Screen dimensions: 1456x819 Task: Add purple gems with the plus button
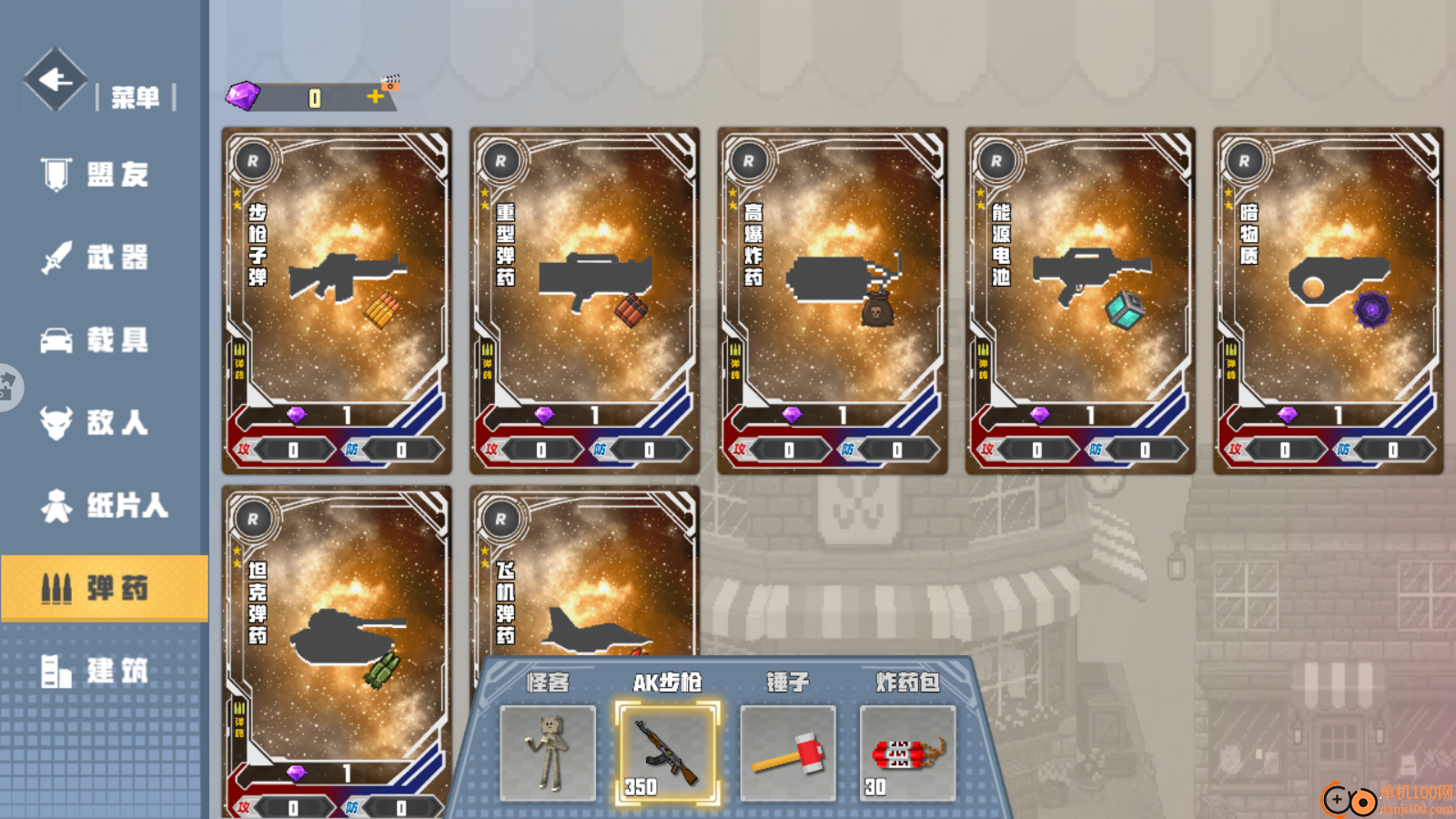(375, 96)
